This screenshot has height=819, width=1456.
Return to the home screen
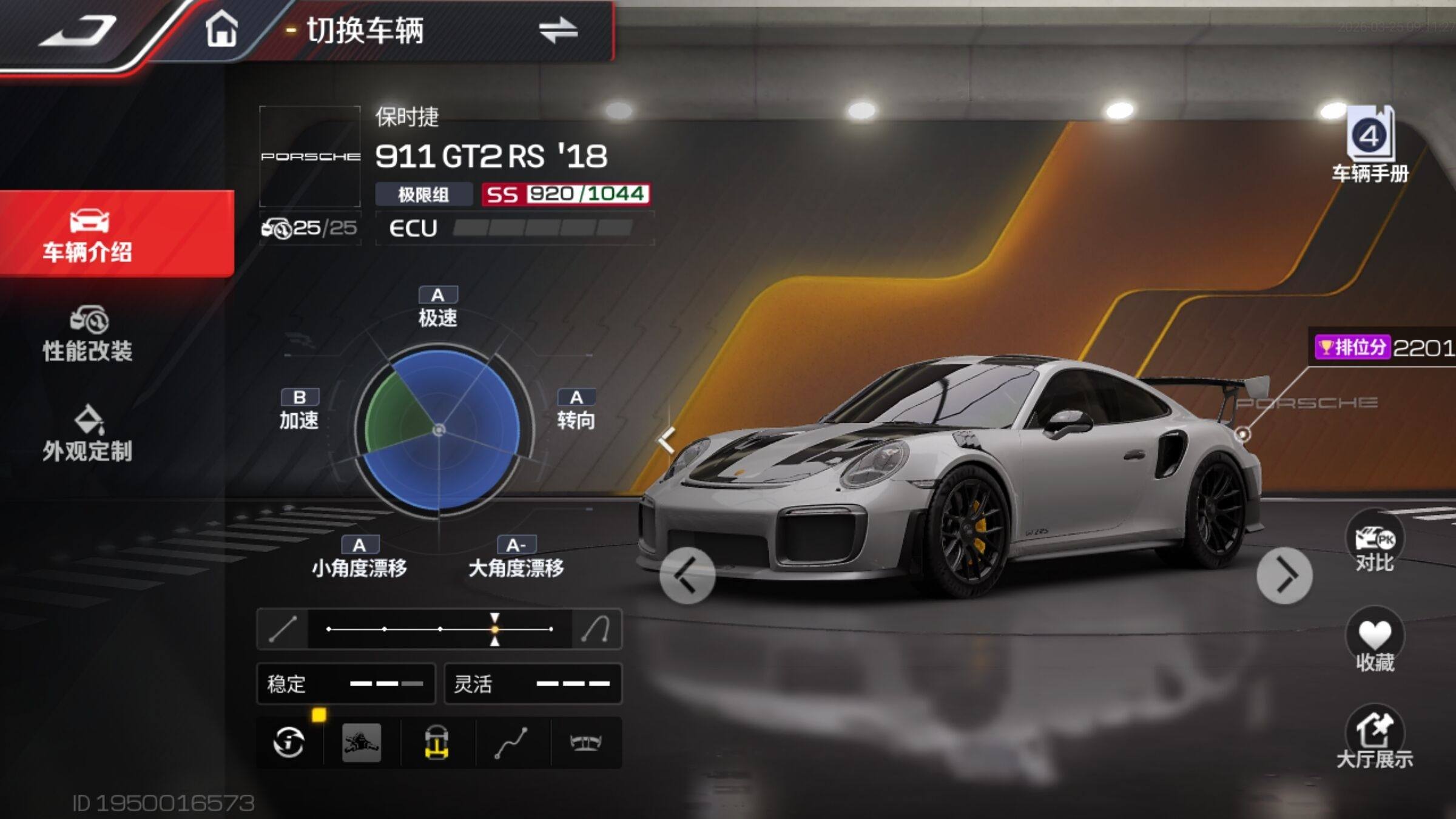pos(221,29)
